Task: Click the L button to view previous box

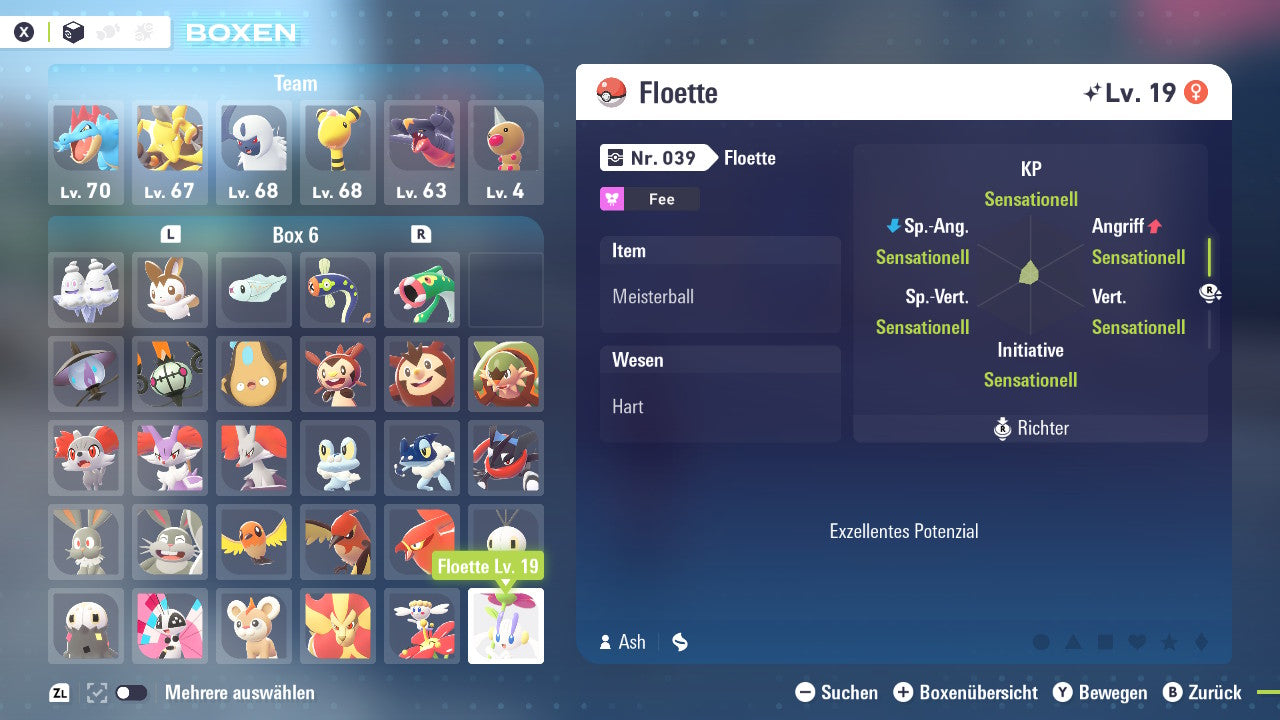Action: (x=170, y=234)
